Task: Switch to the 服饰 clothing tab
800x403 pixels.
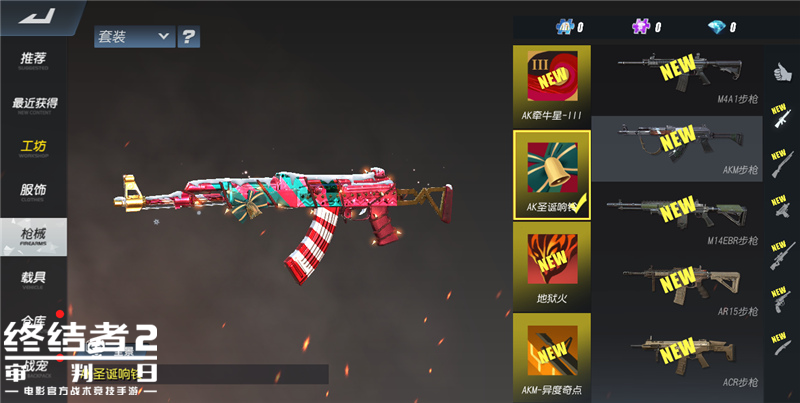Action: [34, 191]
